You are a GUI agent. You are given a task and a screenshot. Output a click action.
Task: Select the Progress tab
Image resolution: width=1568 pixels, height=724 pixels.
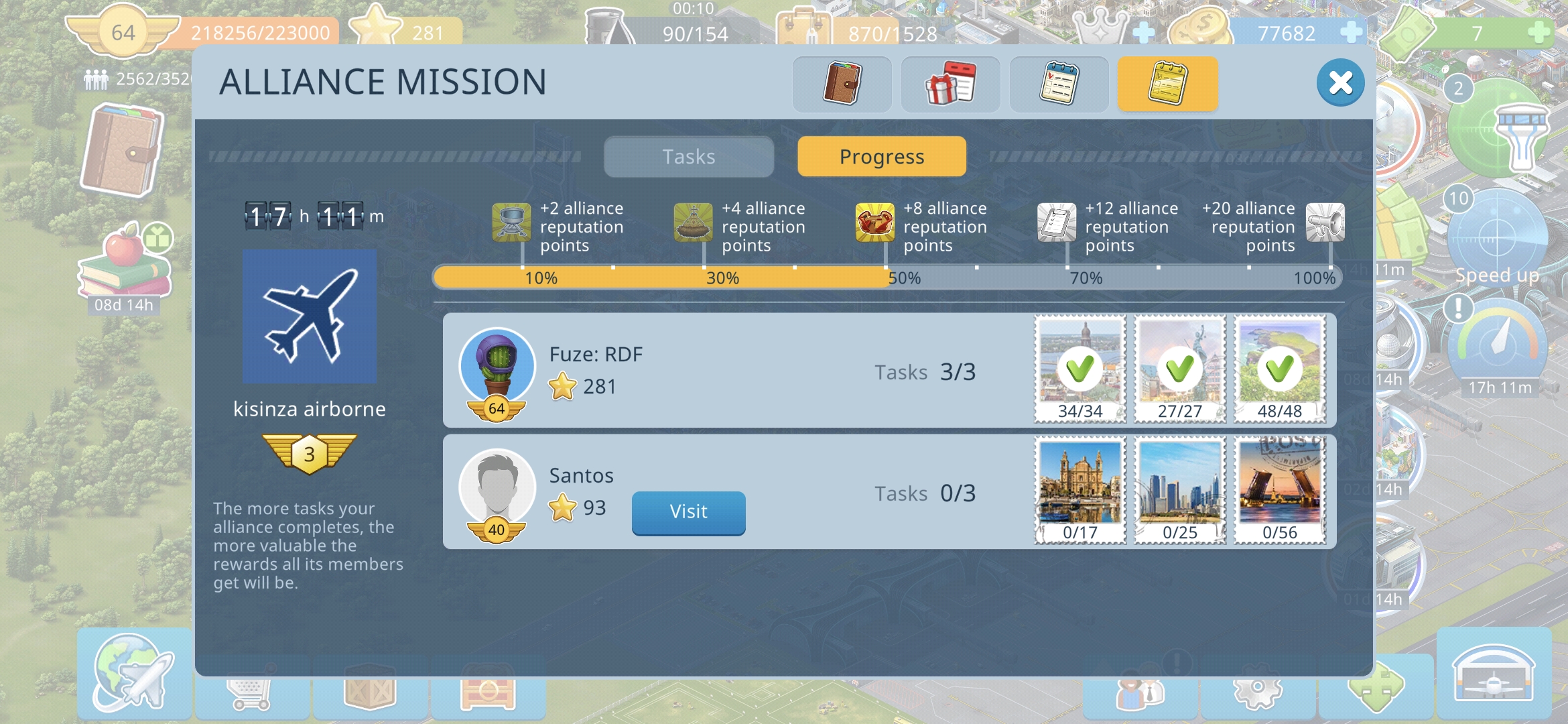pos(882,157)
